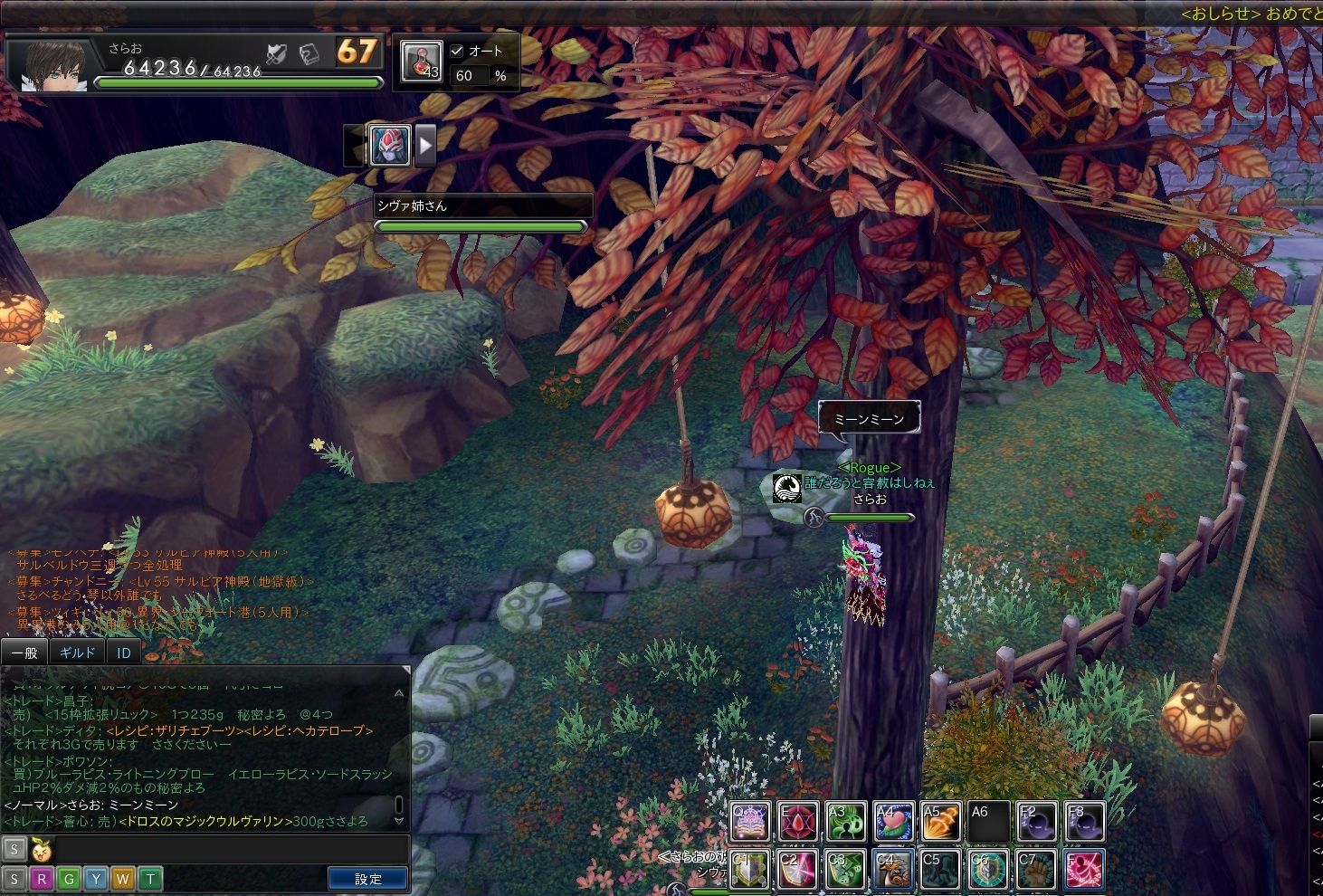Expand the arrow beside the pet portrait
This screenshot has width=1323, height=896.
click(x=425, y=145)
